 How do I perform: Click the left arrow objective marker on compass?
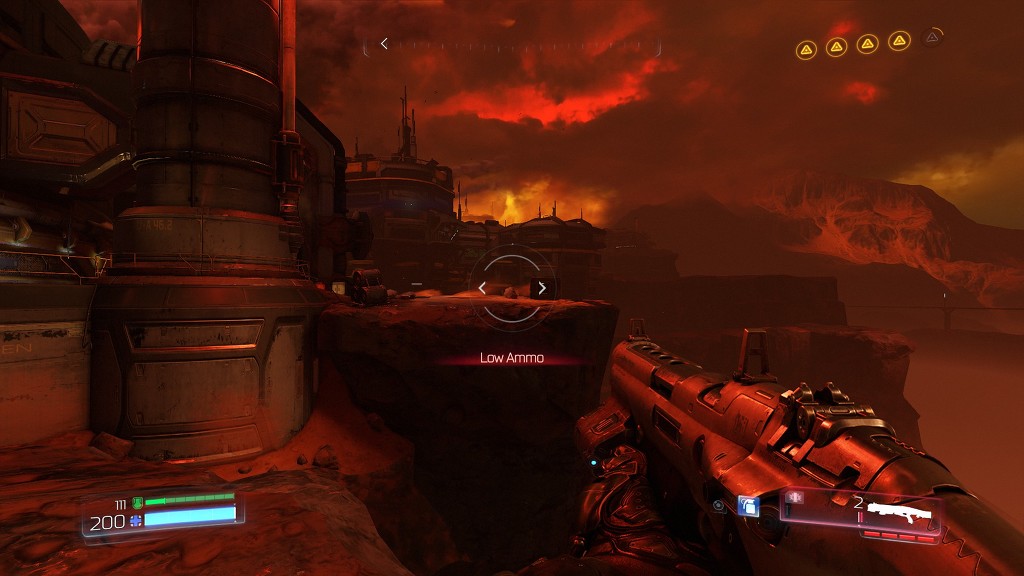pyautogui.click(x=384, y=44)
